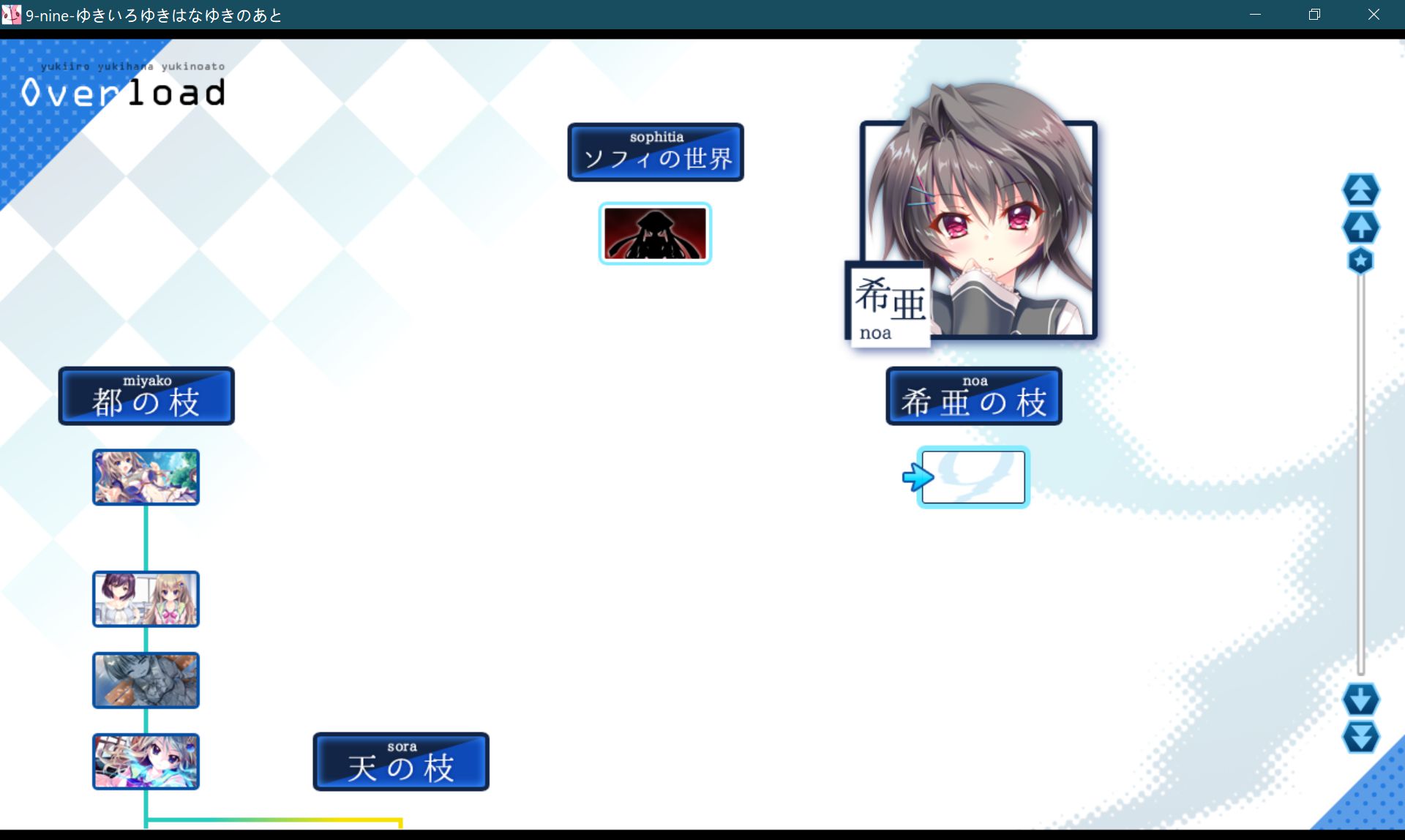This screenshot has height=840, width=1405.
Task: Open the dark silhouette scene below sophitia
Action: click(655, 233)
